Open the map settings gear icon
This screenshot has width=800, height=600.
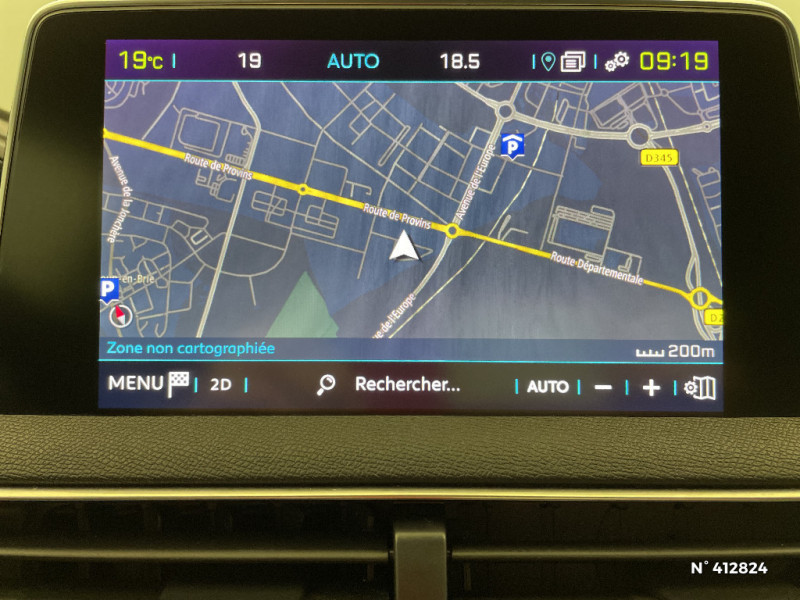click(700, 387)
